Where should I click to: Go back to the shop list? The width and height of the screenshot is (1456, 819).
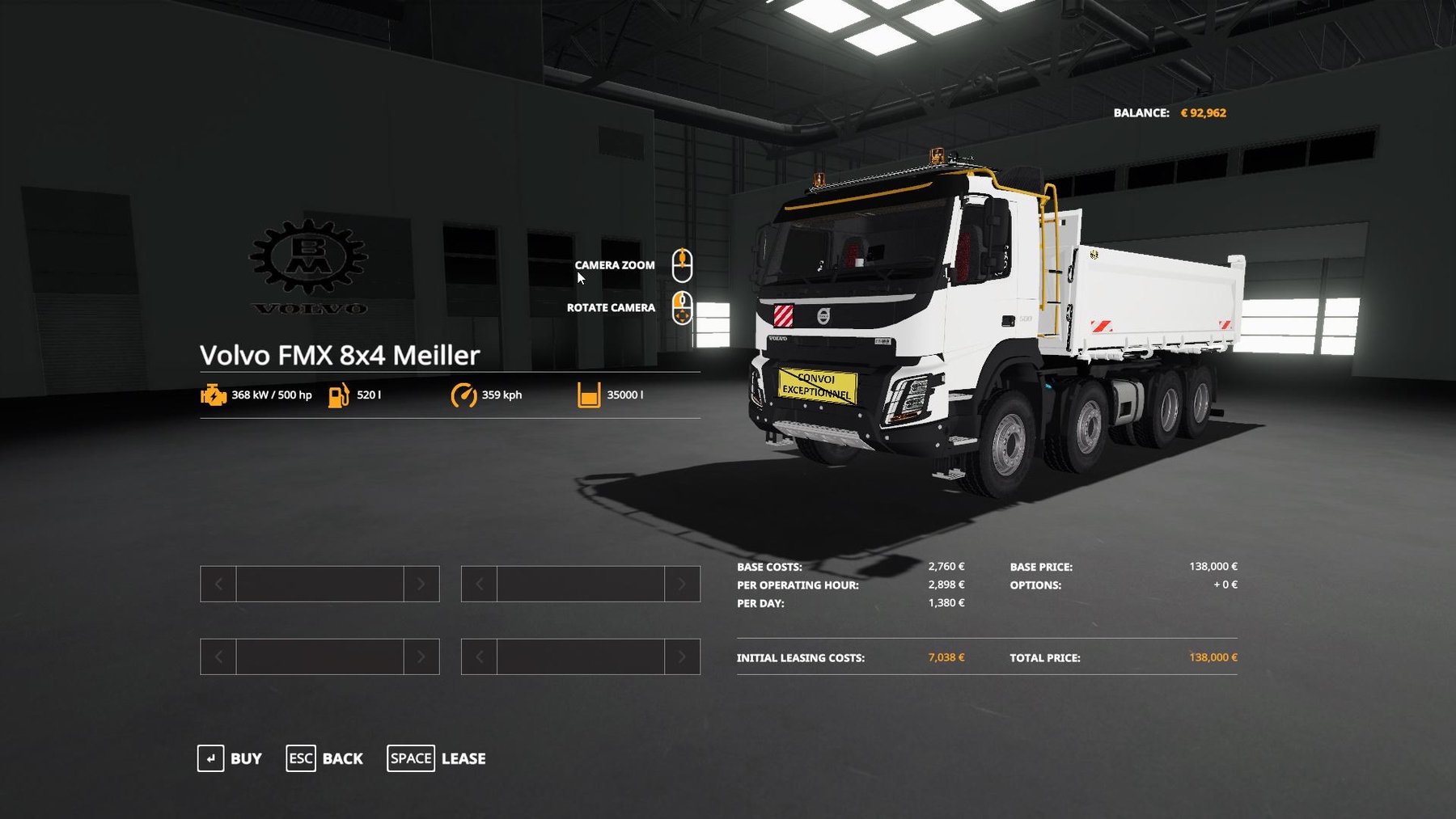pos(325,758)
